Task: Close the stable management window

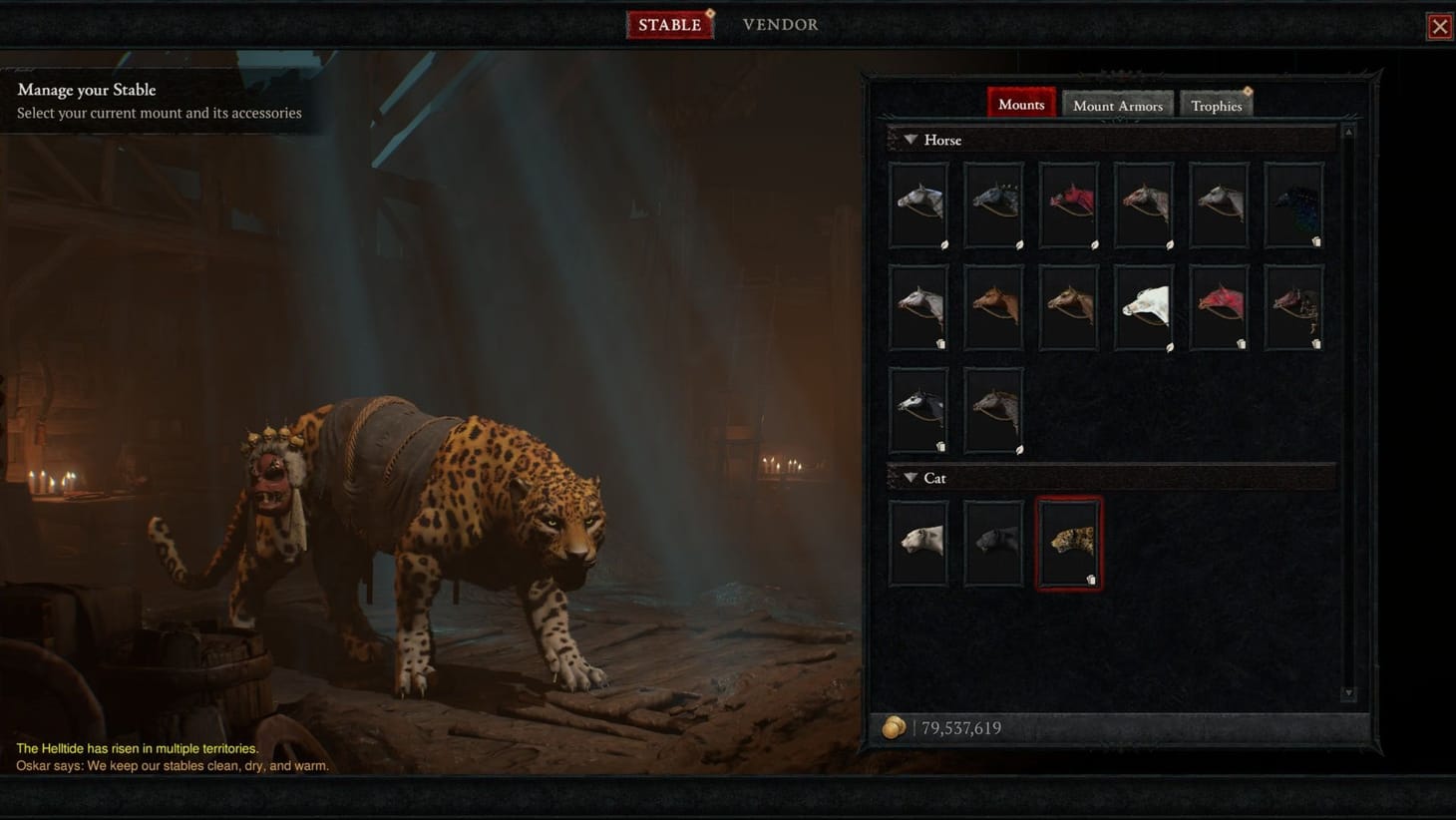Action: click(1439, 26)
